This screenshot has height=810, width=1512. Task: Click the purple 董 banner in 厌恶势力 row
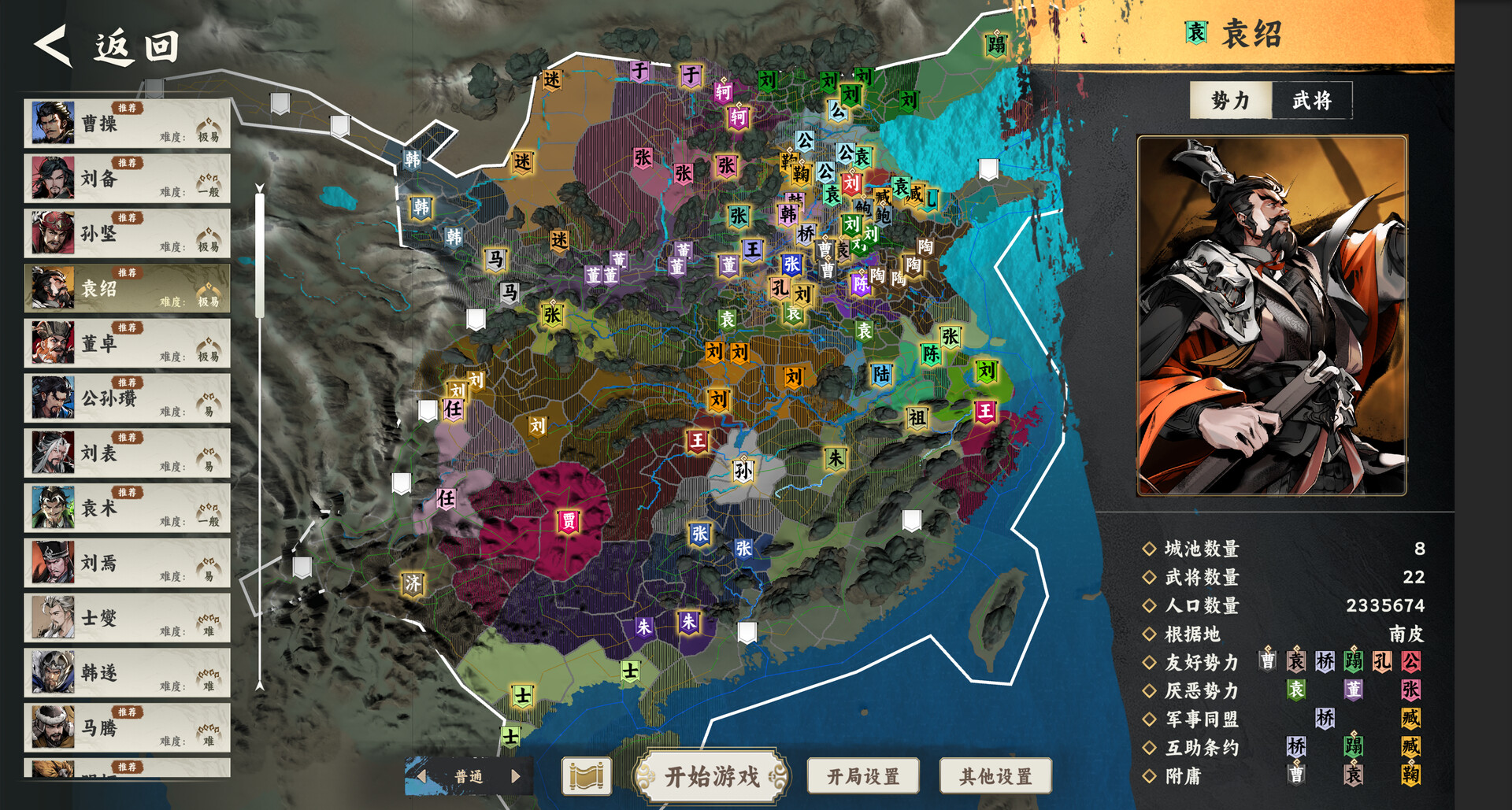point(1353,690)
